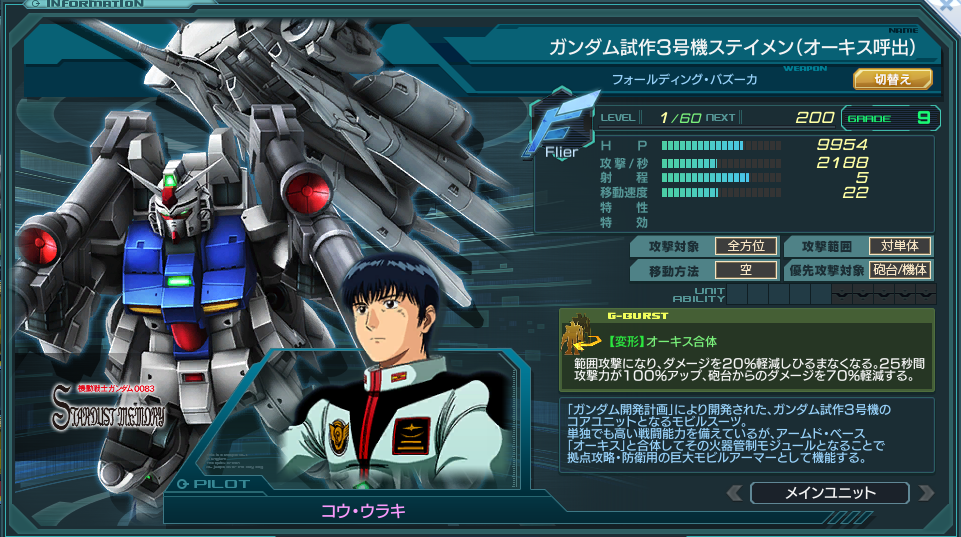Advance to the next unit with the right arrow

point(926,493)
